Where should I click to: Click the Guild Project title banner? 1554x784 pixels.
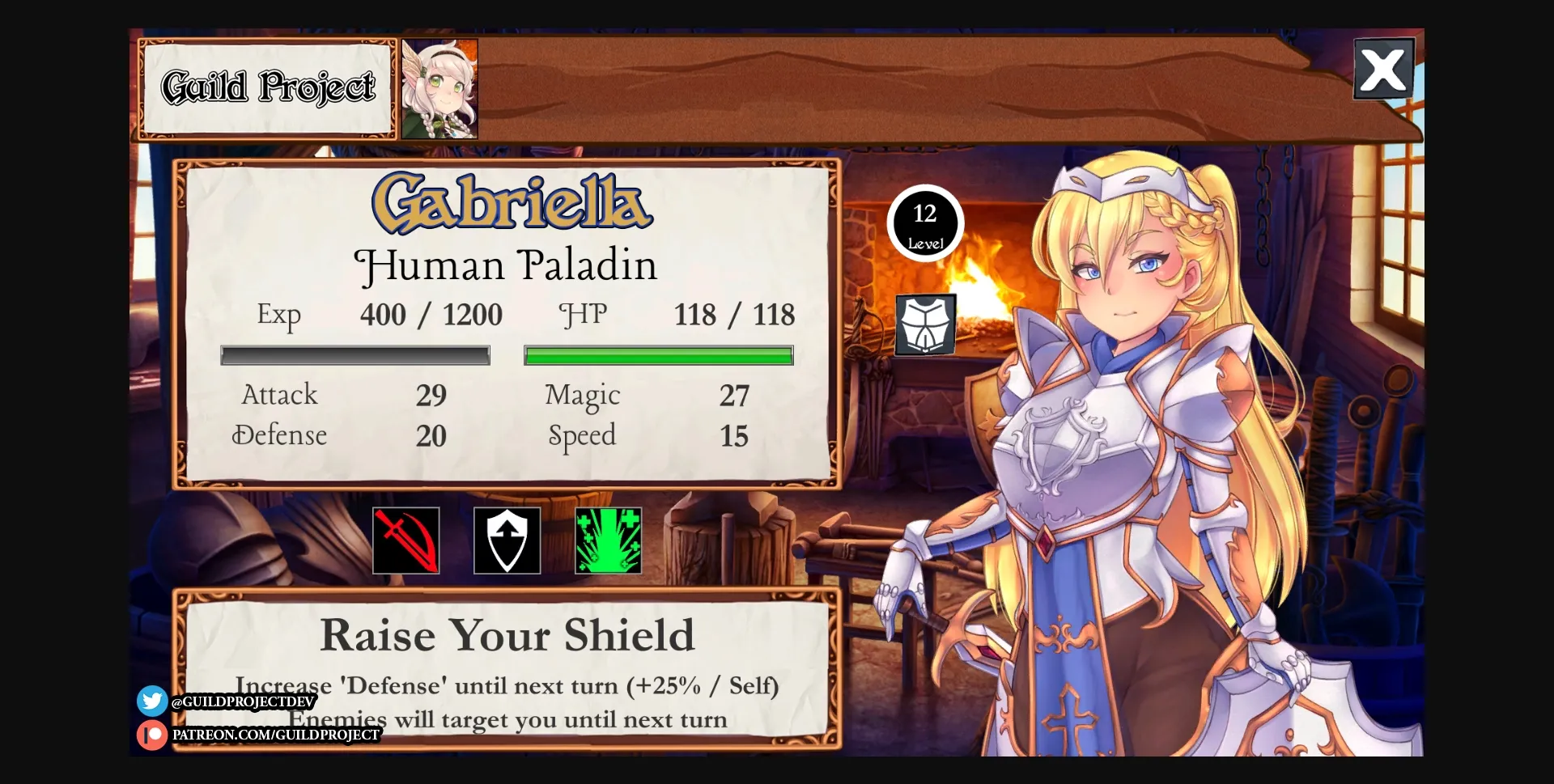[267, 87]
